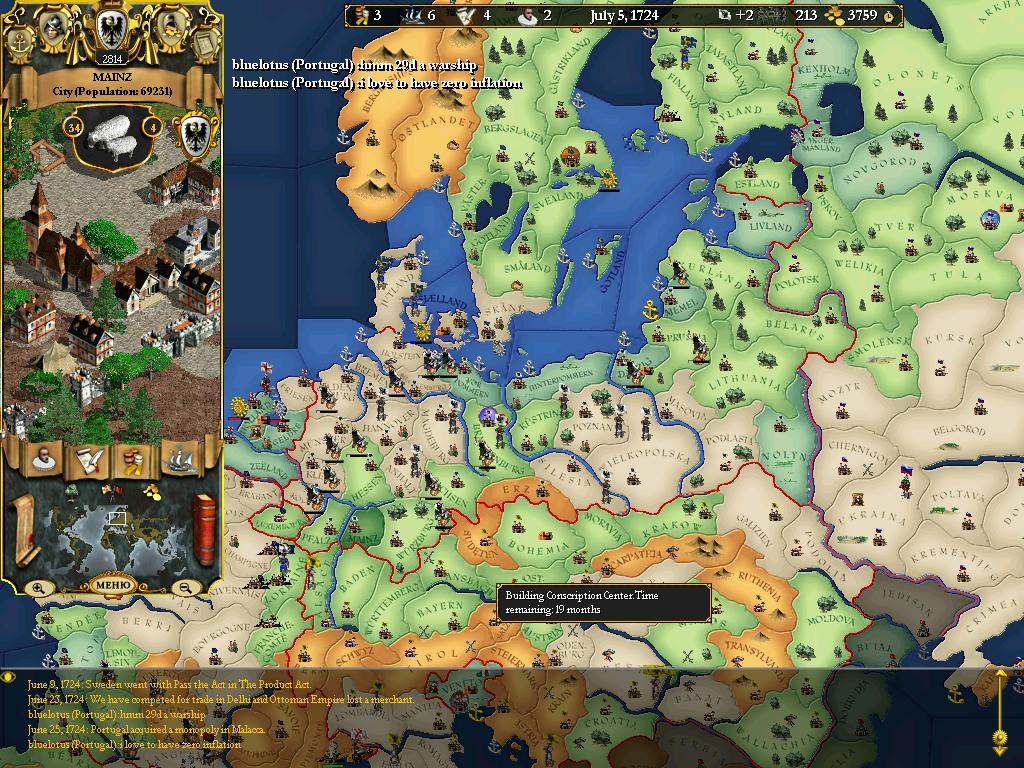Click the sheep wool trade goods icon

(112, 130)
